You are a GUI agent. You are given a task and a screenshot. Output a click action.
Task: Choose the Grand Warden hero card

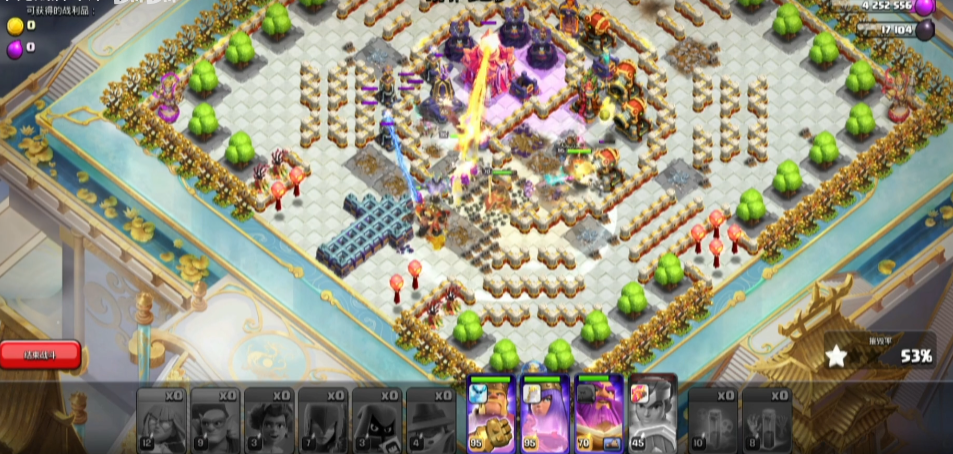pyautogui.click(x=598, y=415)
